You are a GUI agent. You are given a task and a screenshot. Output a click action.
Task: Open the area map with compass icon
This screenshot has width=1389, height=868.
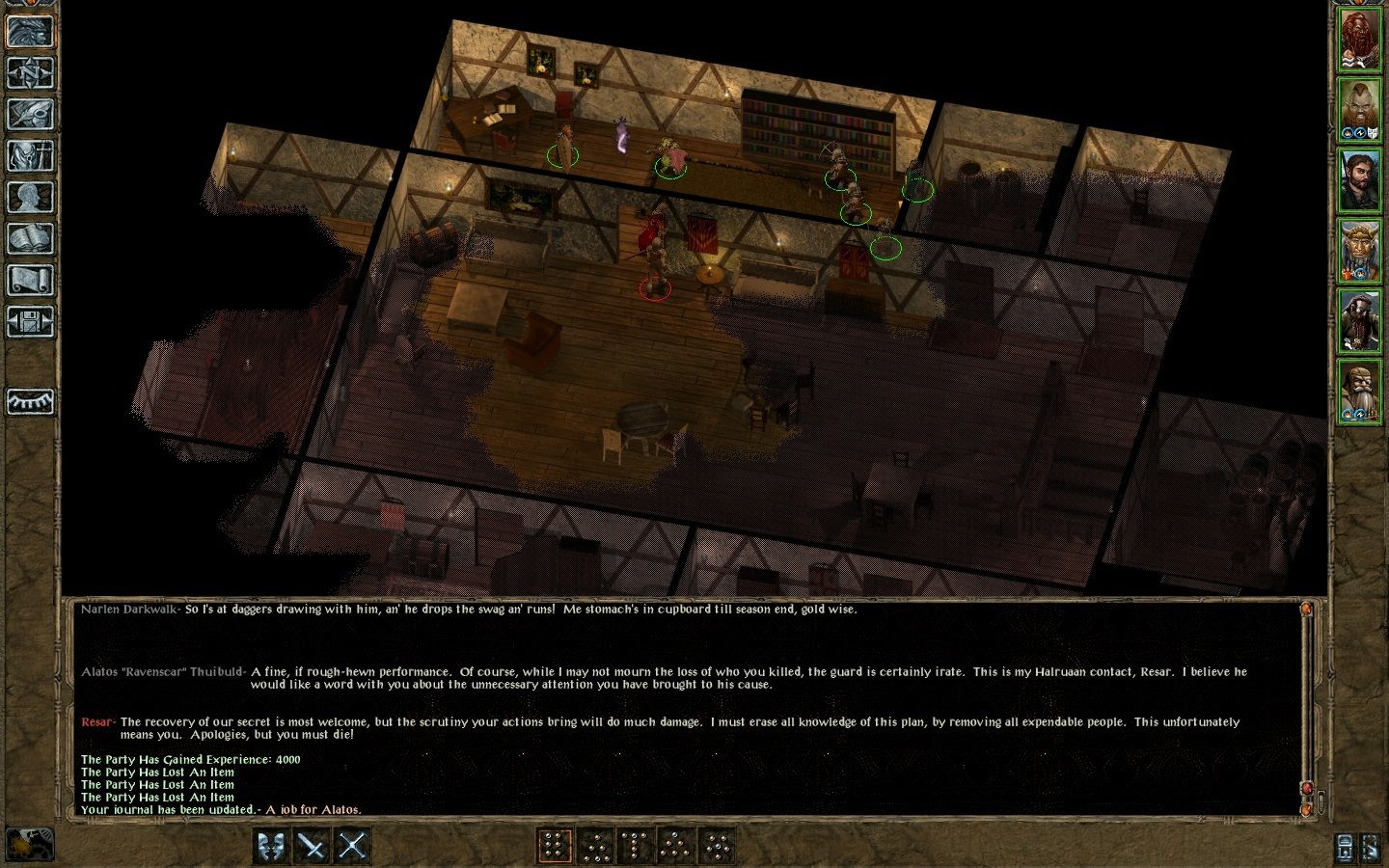(30, 72)
